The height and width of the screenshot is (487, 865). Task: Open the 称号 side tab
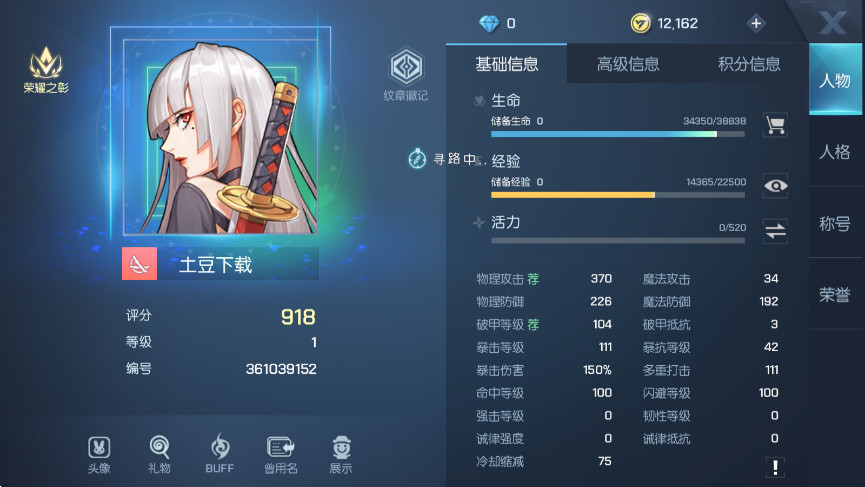835,224
